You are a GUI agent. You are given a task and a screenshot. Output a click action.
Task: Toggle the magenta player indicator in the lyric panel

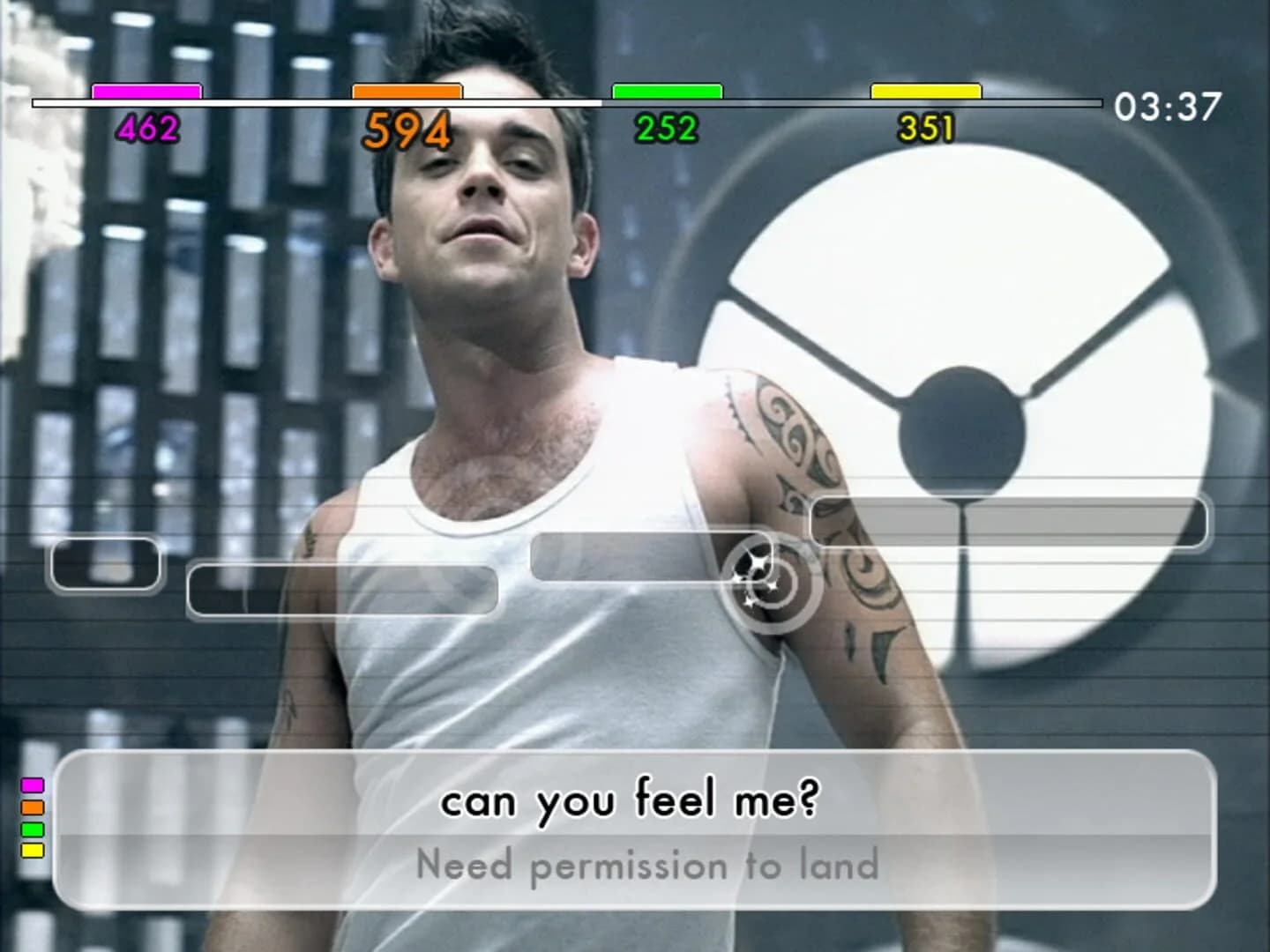[x=33, y=784]
